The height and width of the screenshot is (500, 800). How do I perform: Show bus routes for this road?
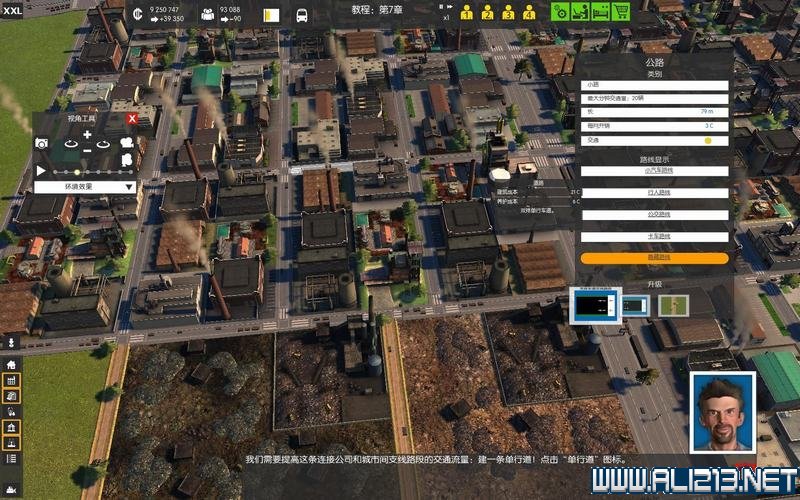click(654, 214)
